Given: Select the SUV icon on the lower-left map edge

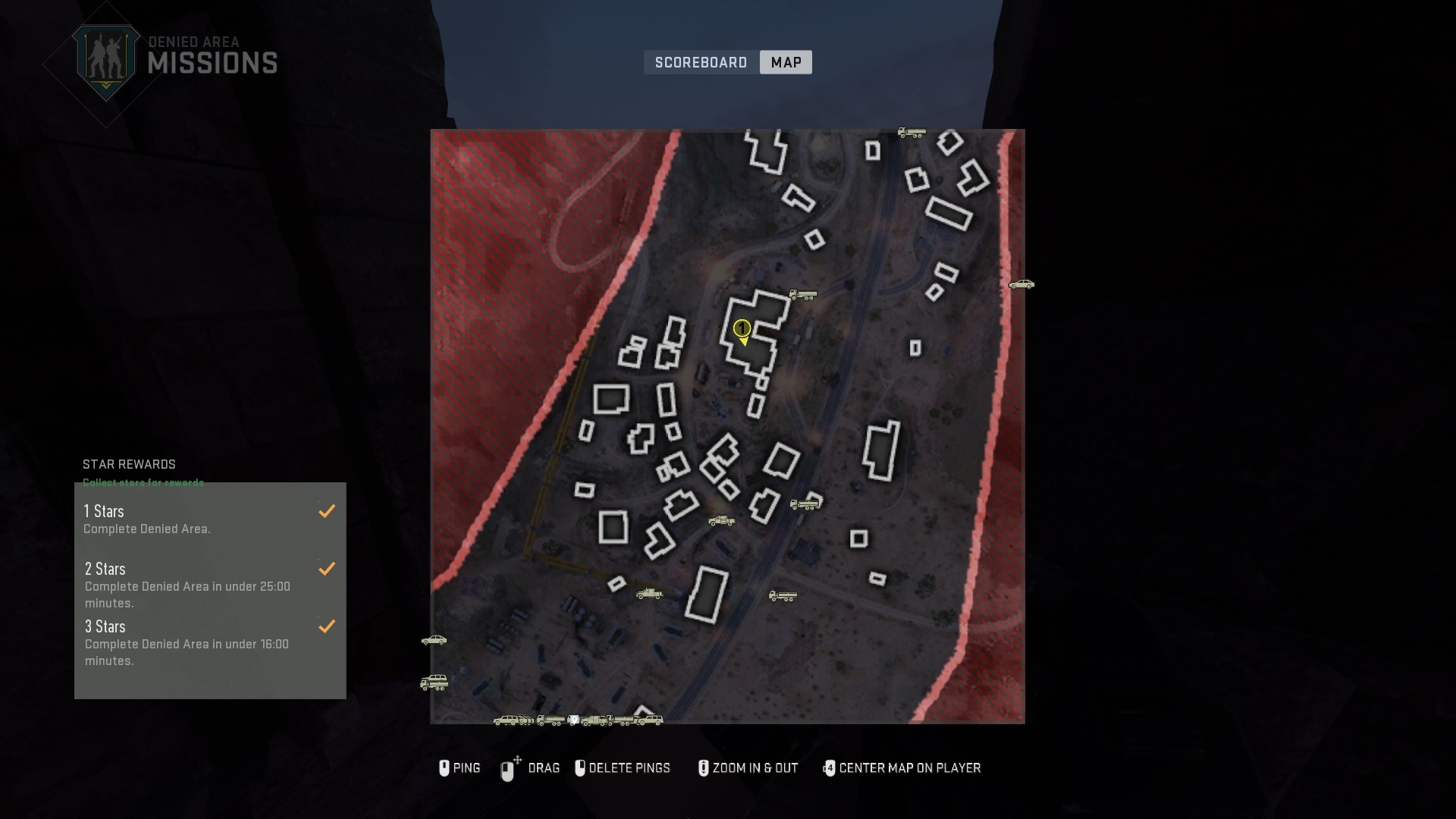Looking at the screenshot, I should [x=435, y=682].
